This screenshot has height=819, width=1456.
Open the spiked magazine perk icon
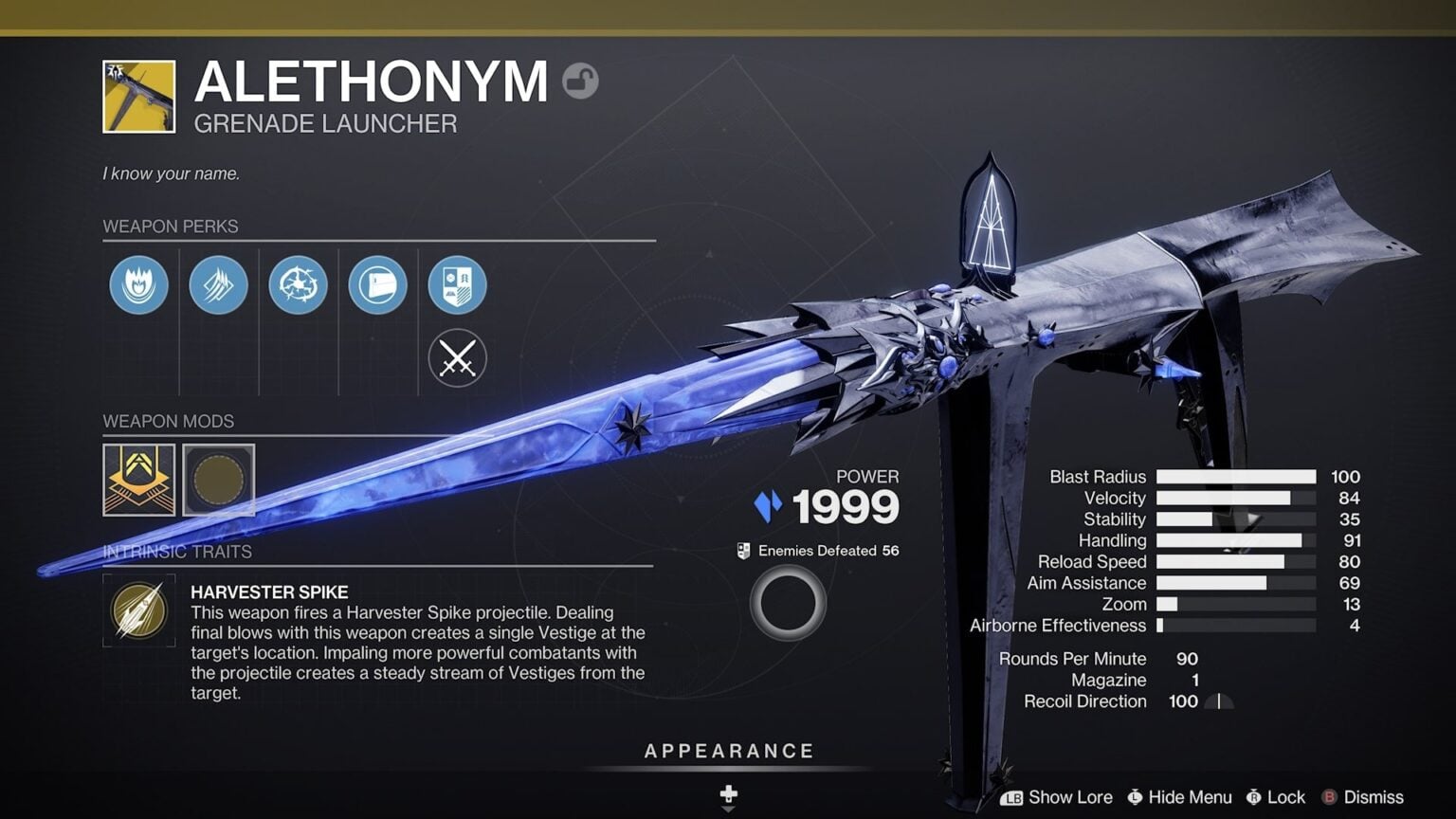coord(298,285)
